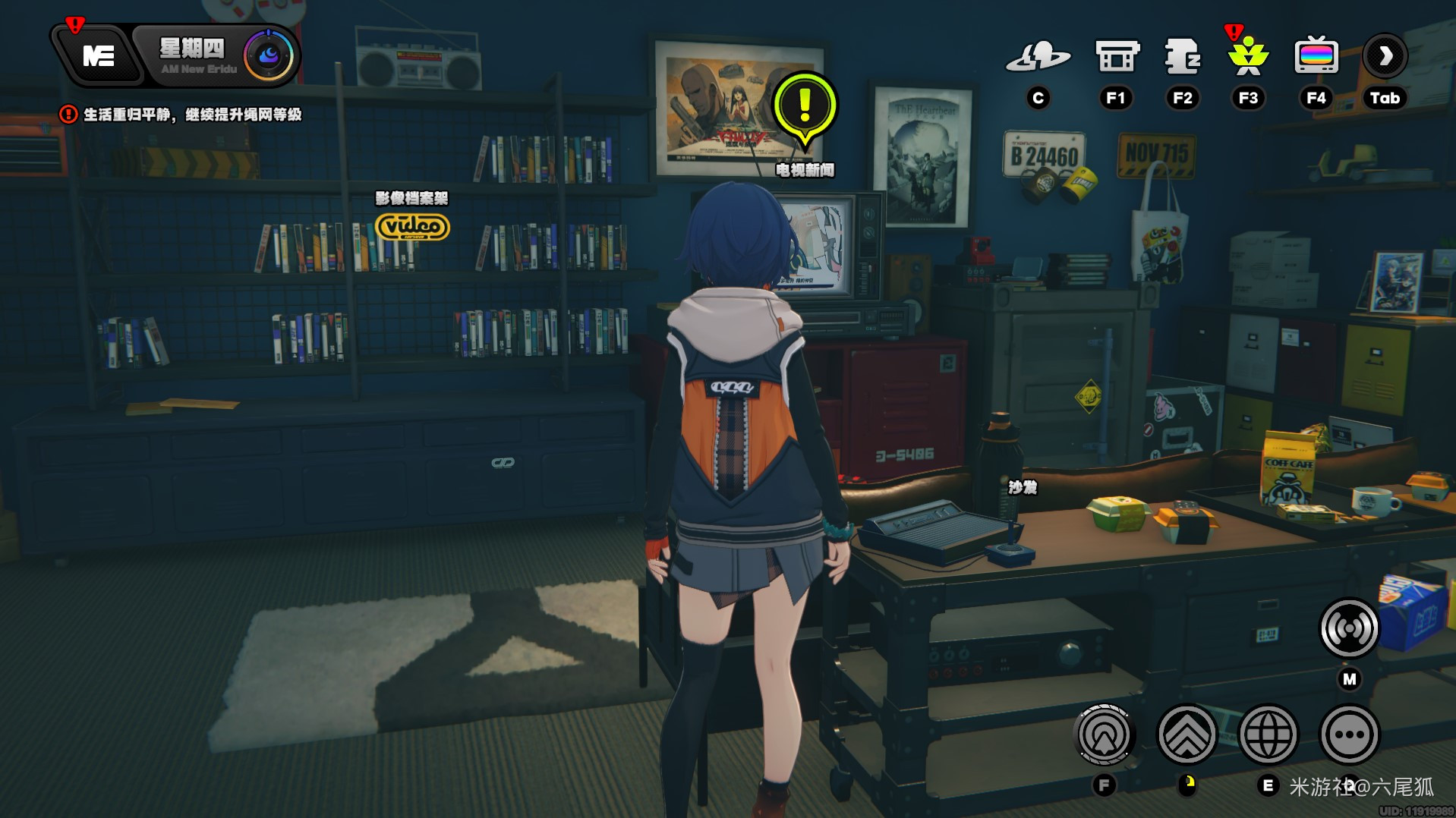Screen dimensions: 1456x818
Task: Activate the circular broadcast tower button
Action: (1105, 735)
